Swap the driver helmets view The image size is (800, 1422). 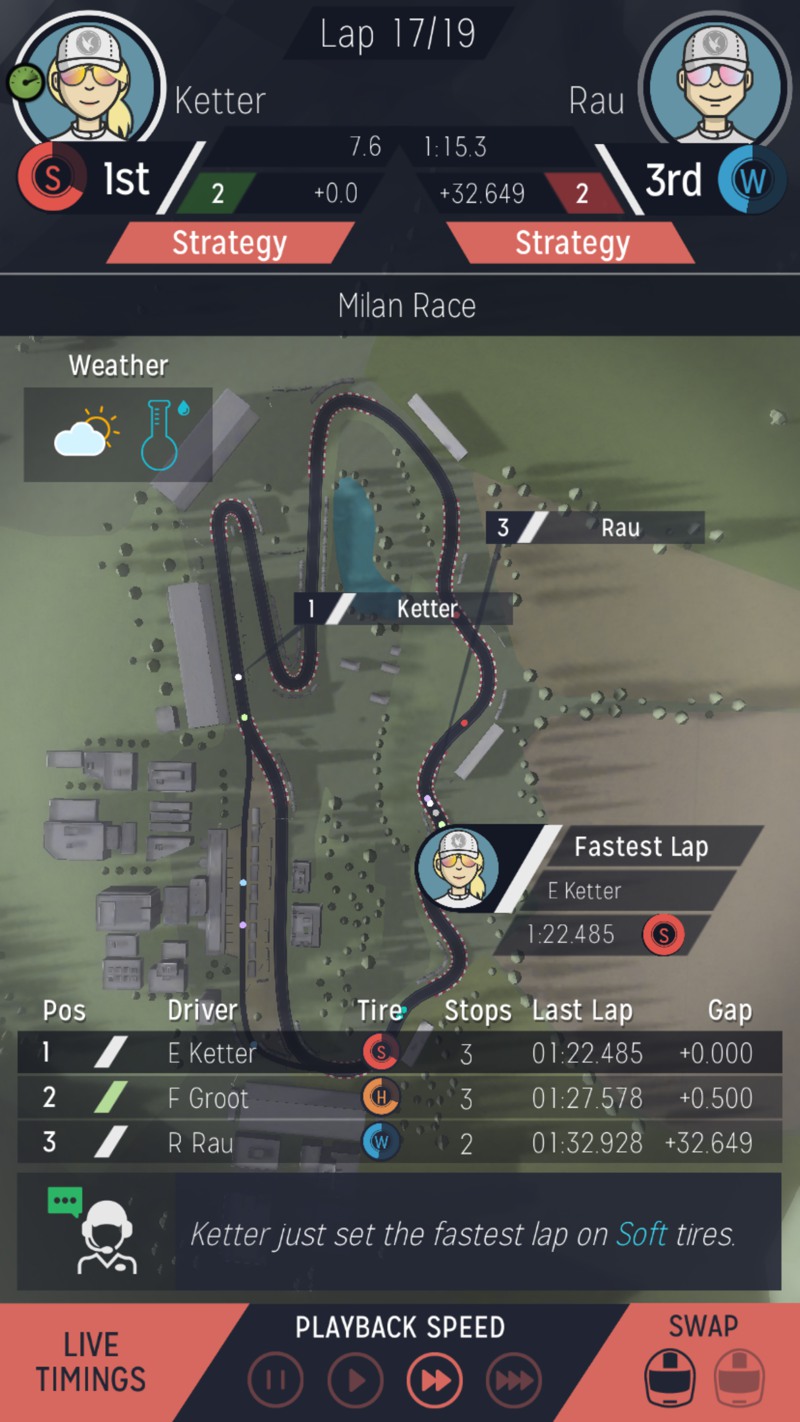703,1364
